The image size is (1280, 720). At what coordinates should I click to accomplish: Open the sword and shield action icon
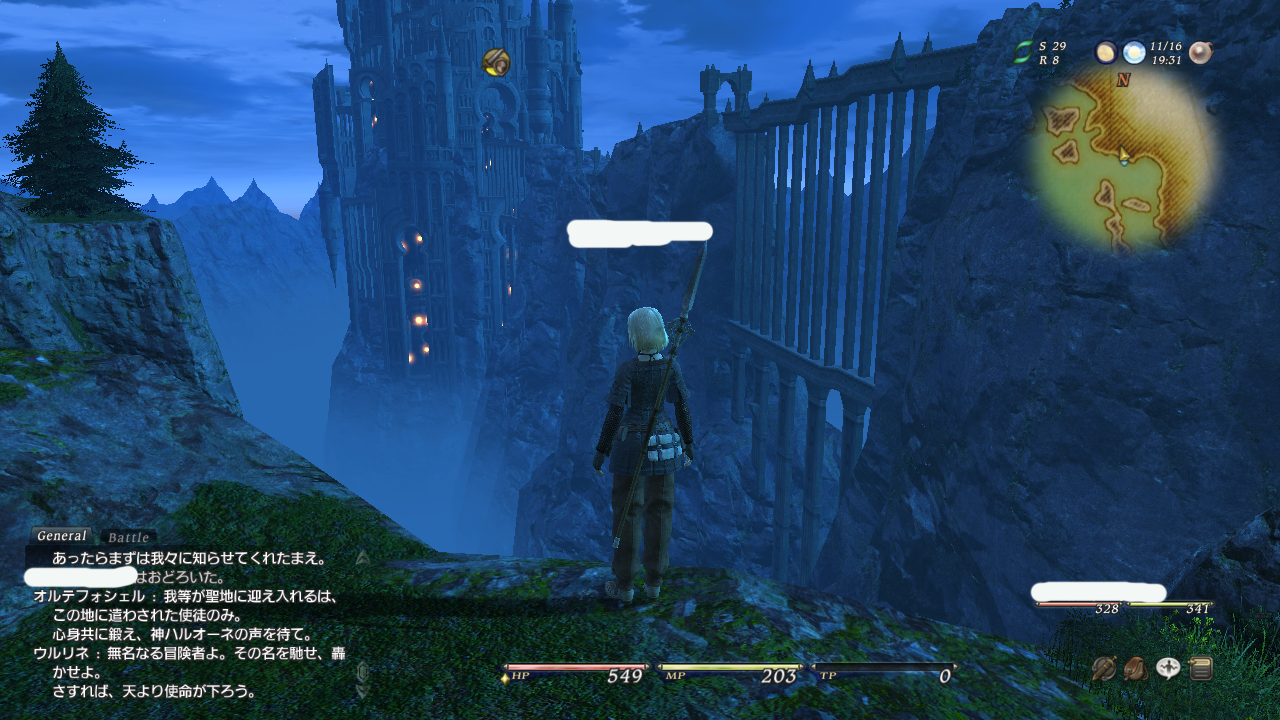click(1103, 668)
